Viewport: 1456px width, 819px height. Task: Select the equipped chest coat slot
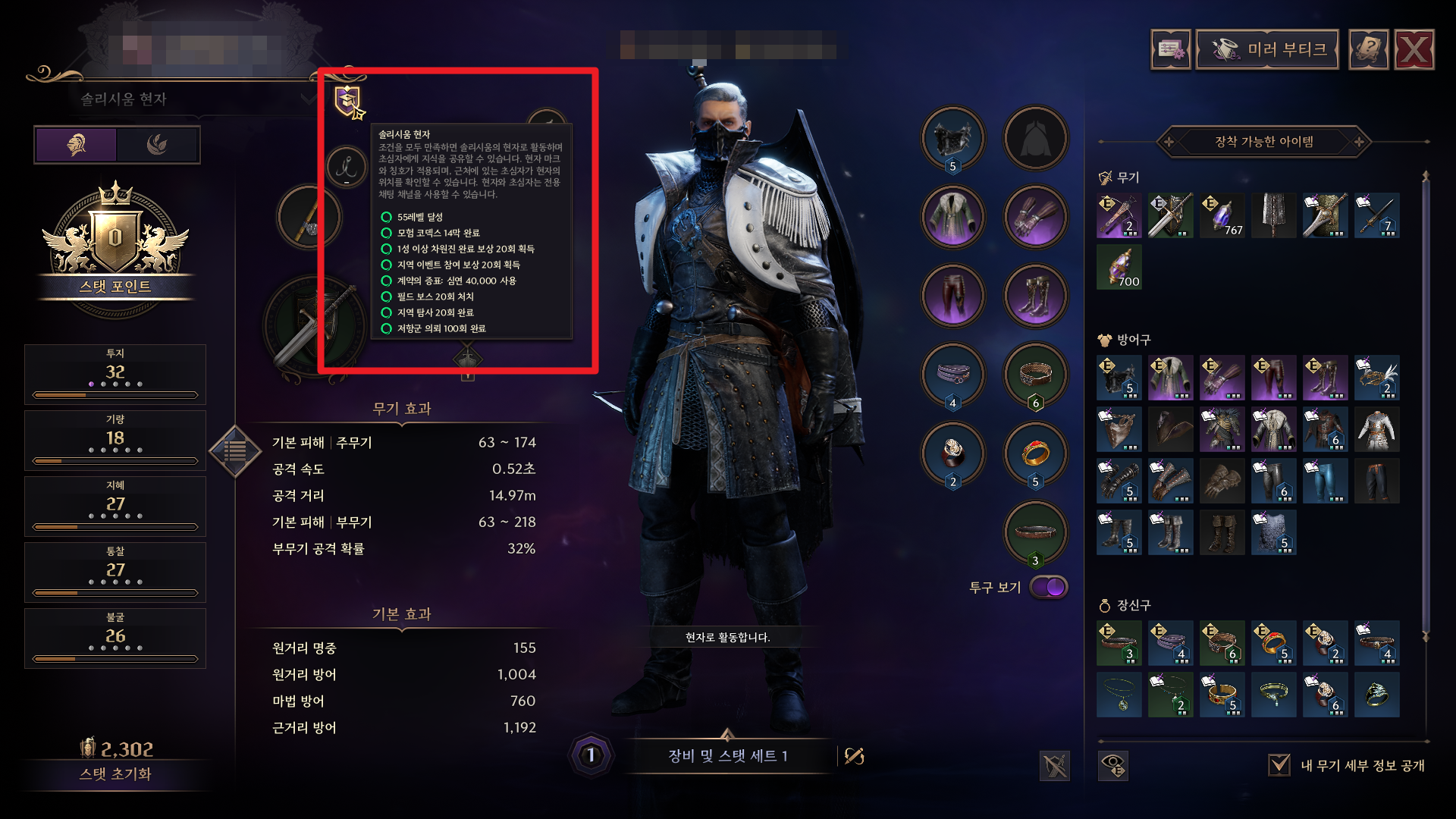point(953,218)
